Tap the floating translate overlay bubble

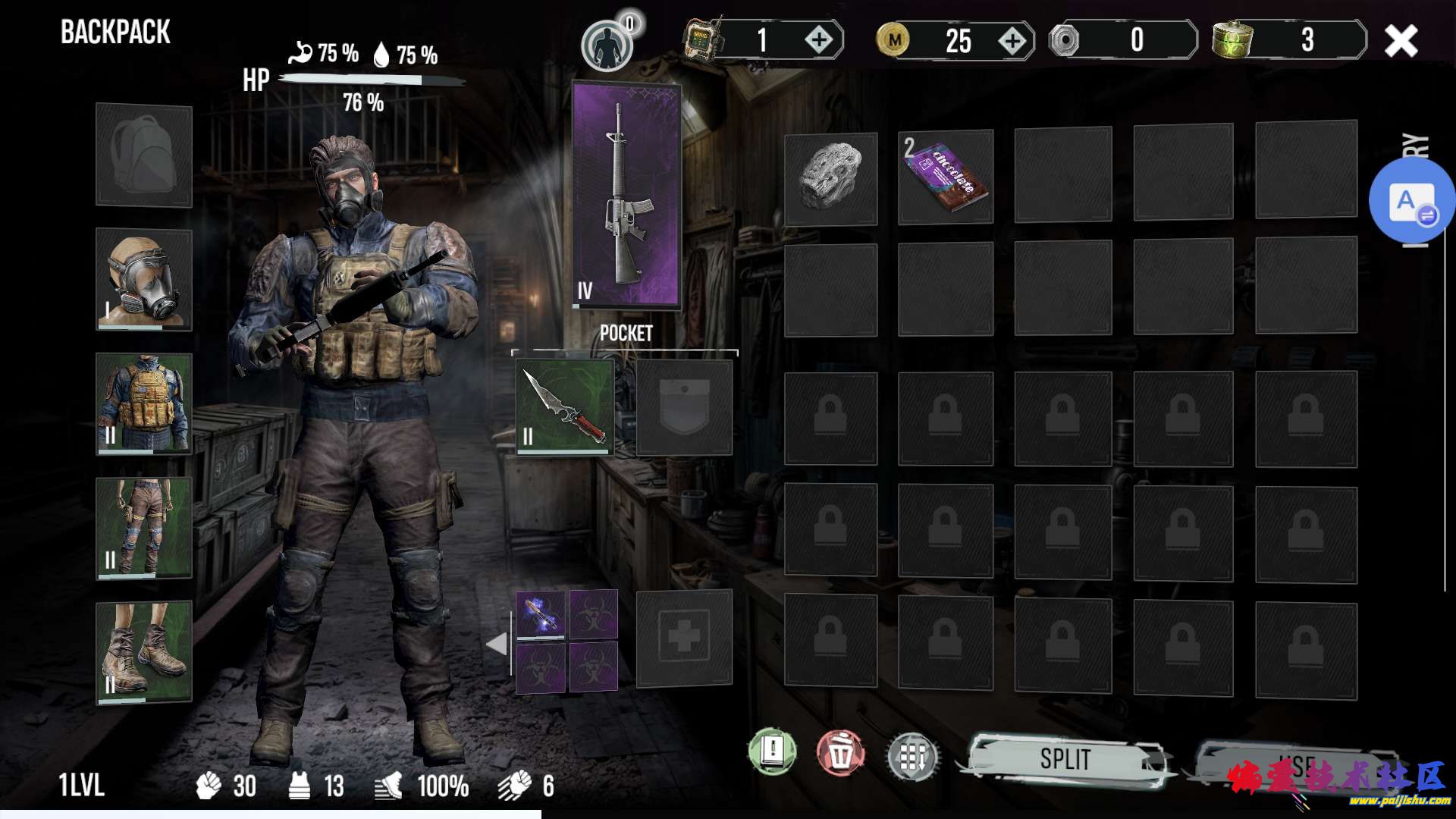coord(1410,201)
